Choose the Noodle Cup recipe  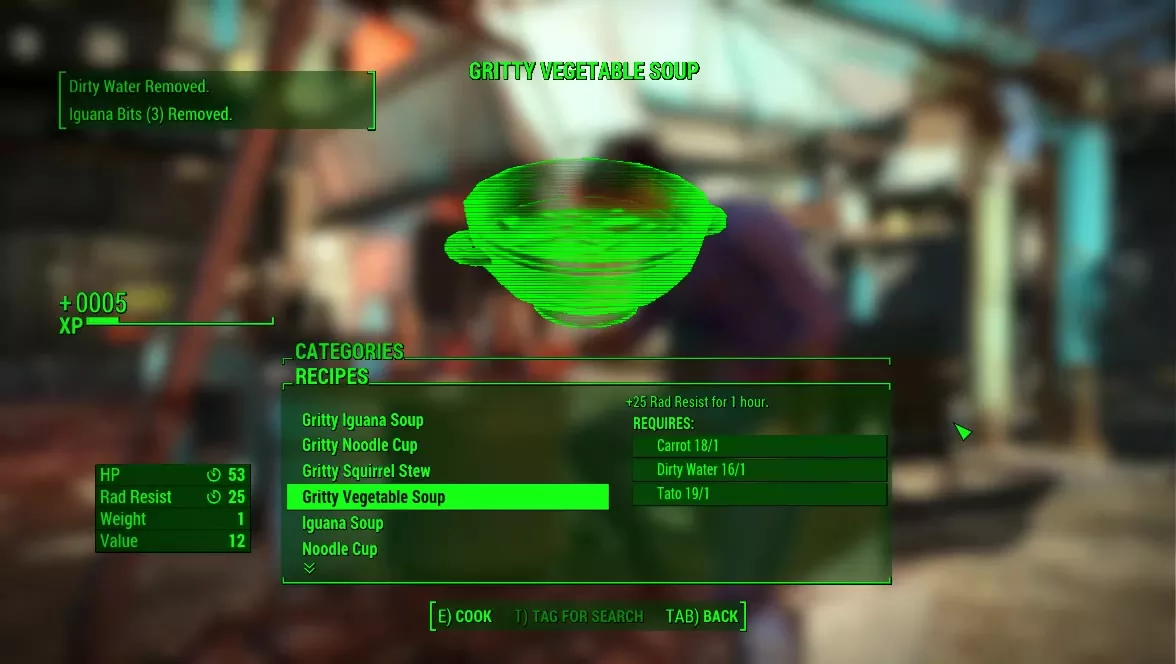click(x=339, y=549)
